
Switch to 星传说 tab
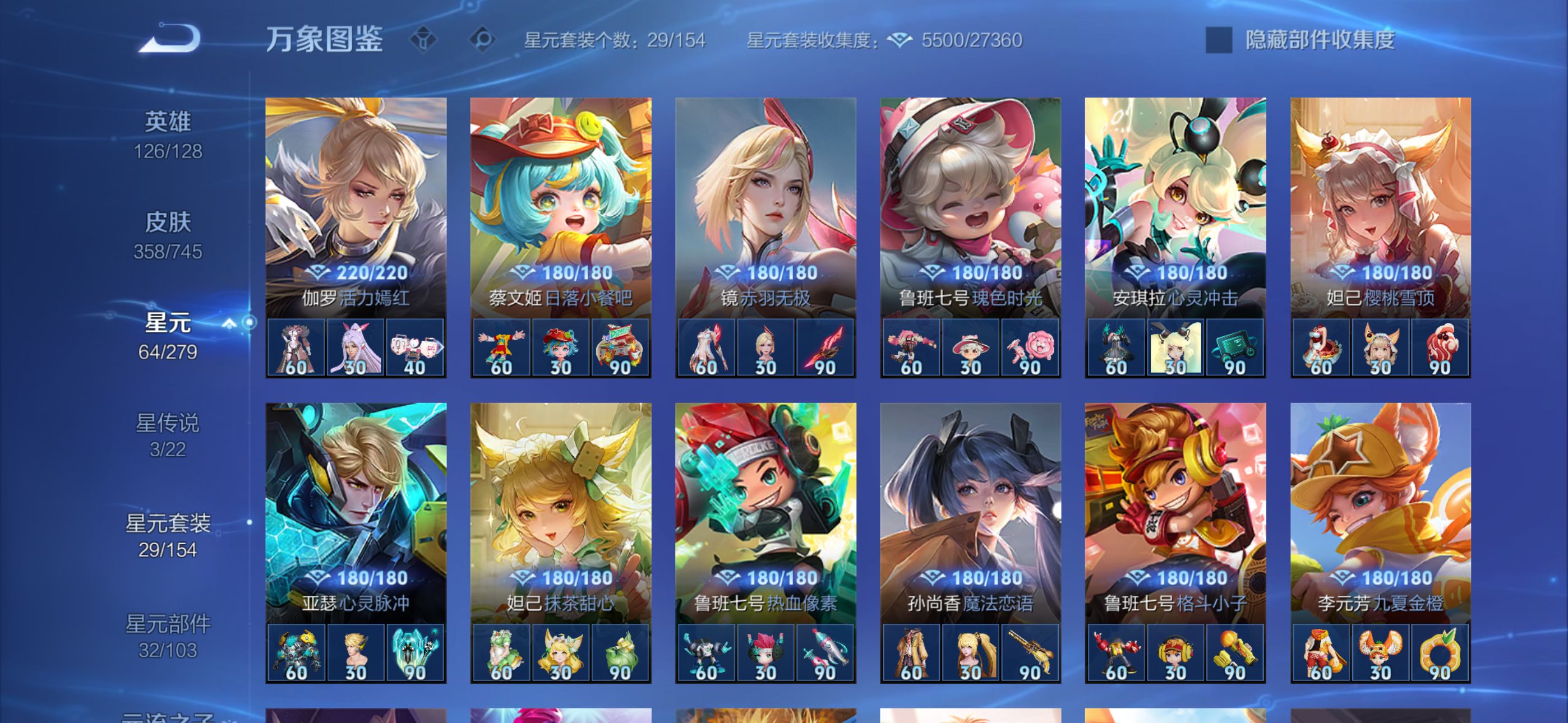point(168,434)
